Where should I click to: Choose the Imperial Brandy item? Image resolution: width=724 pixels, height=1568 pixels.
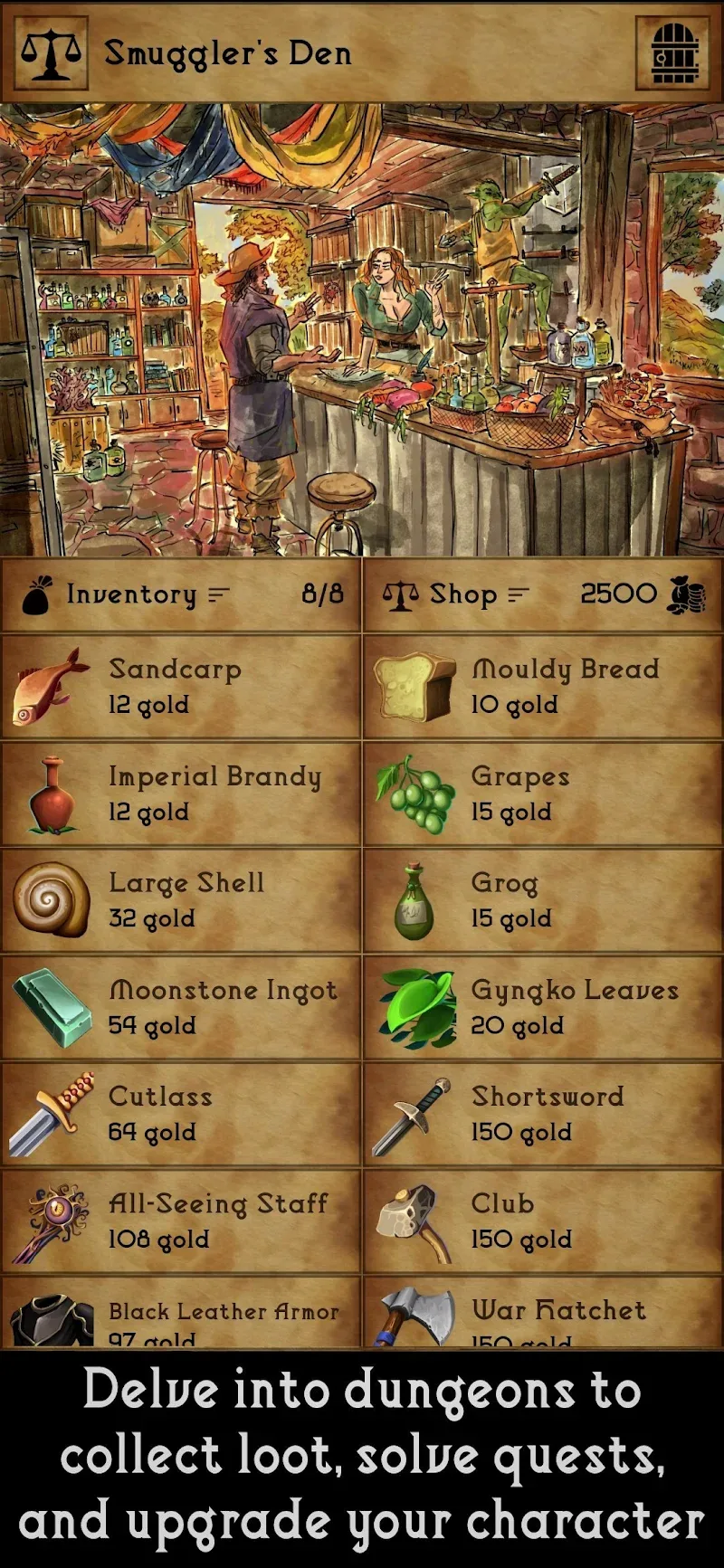[x=181, y=794]
